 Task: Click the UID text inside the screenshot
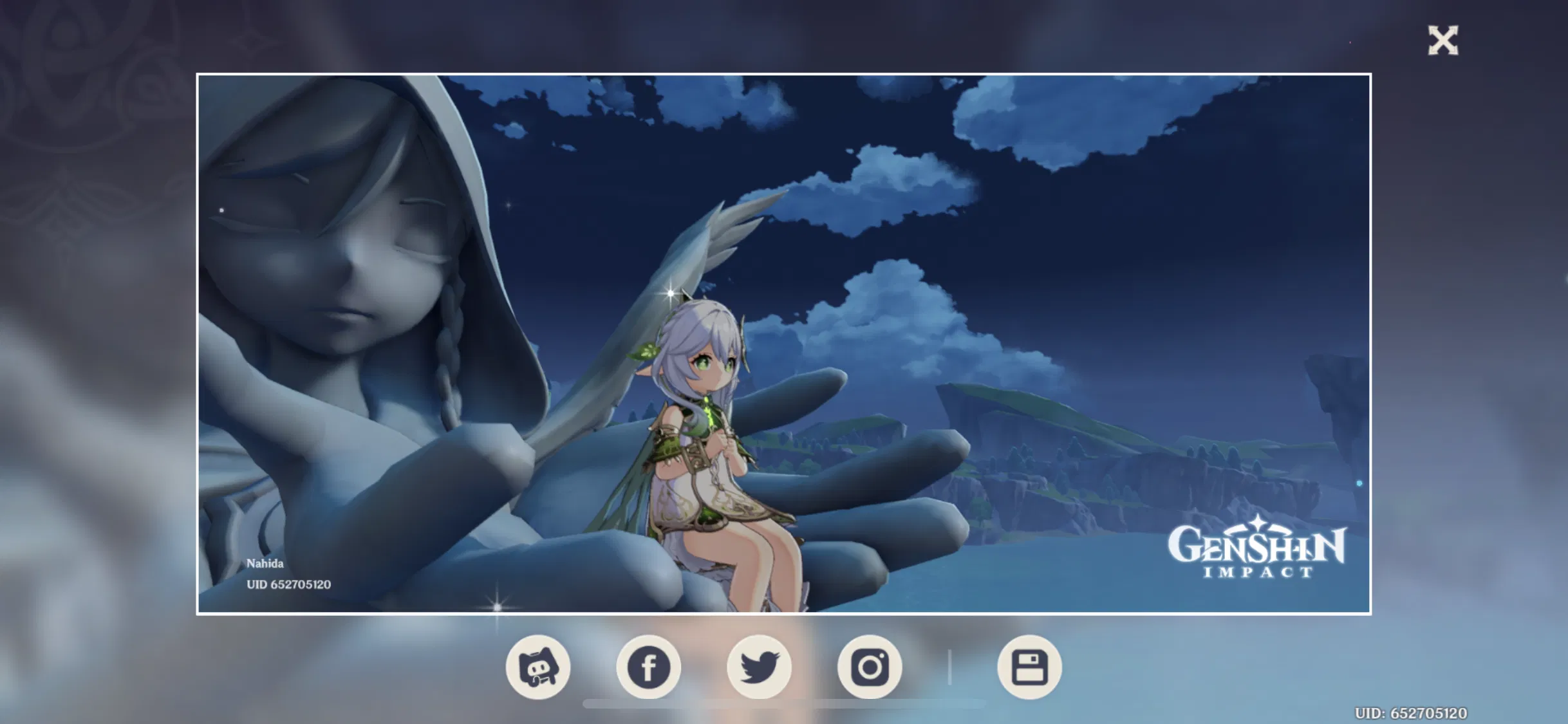coord(288,584)
